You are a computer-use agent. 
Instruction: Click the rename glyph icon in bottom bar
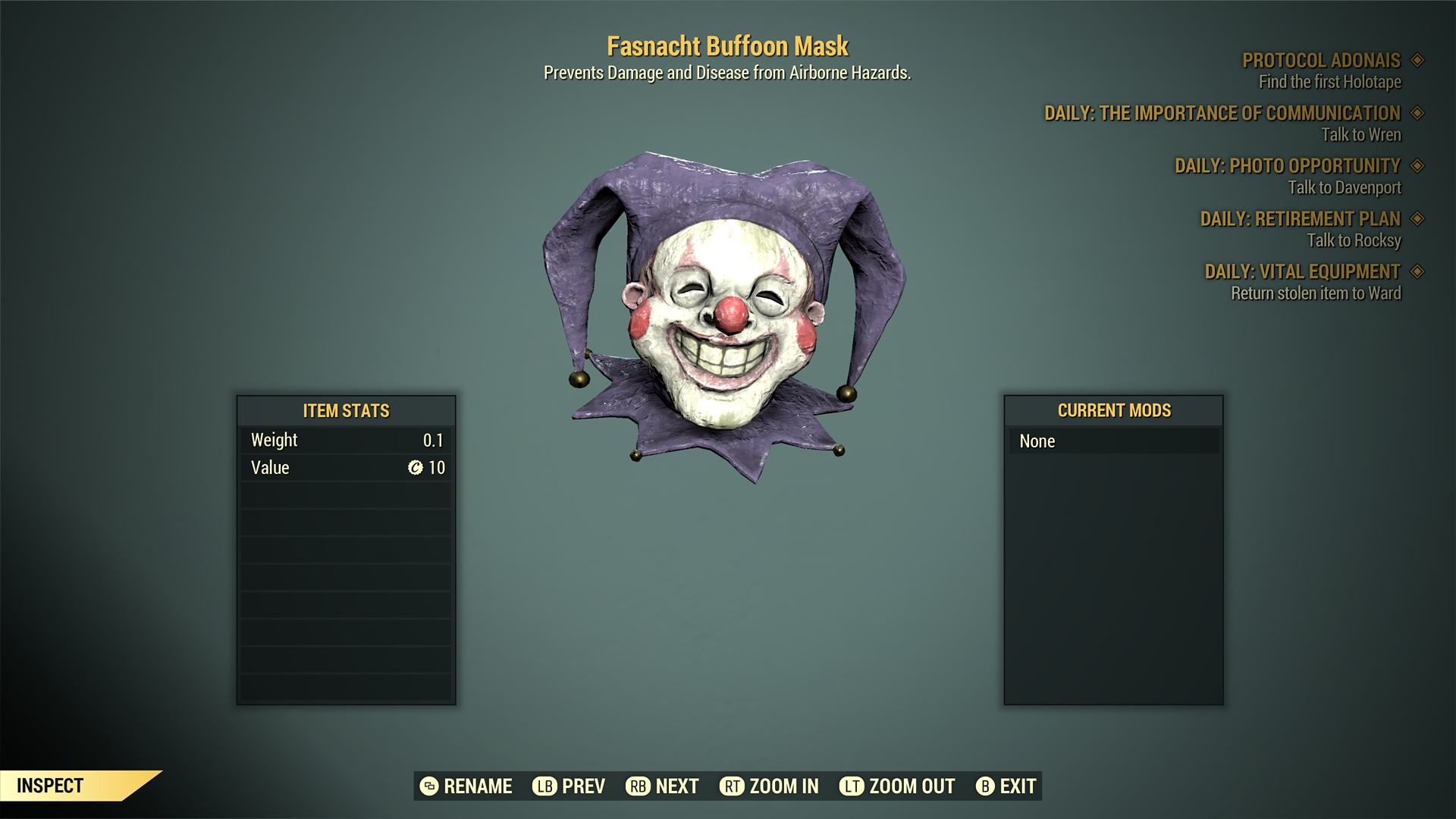point(428,786)
